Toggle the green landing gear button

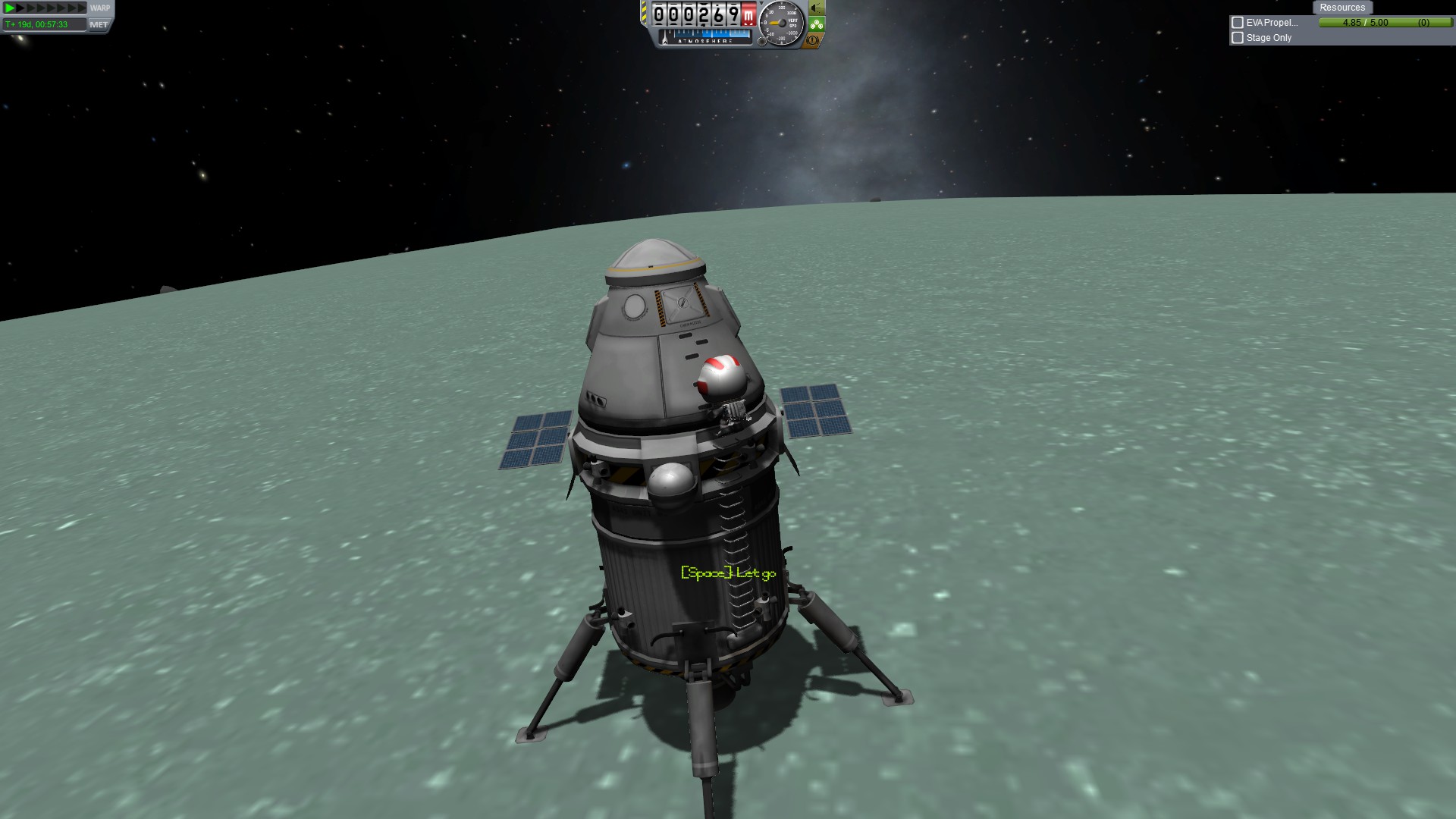pyautogui.click(x=816, y=24)
